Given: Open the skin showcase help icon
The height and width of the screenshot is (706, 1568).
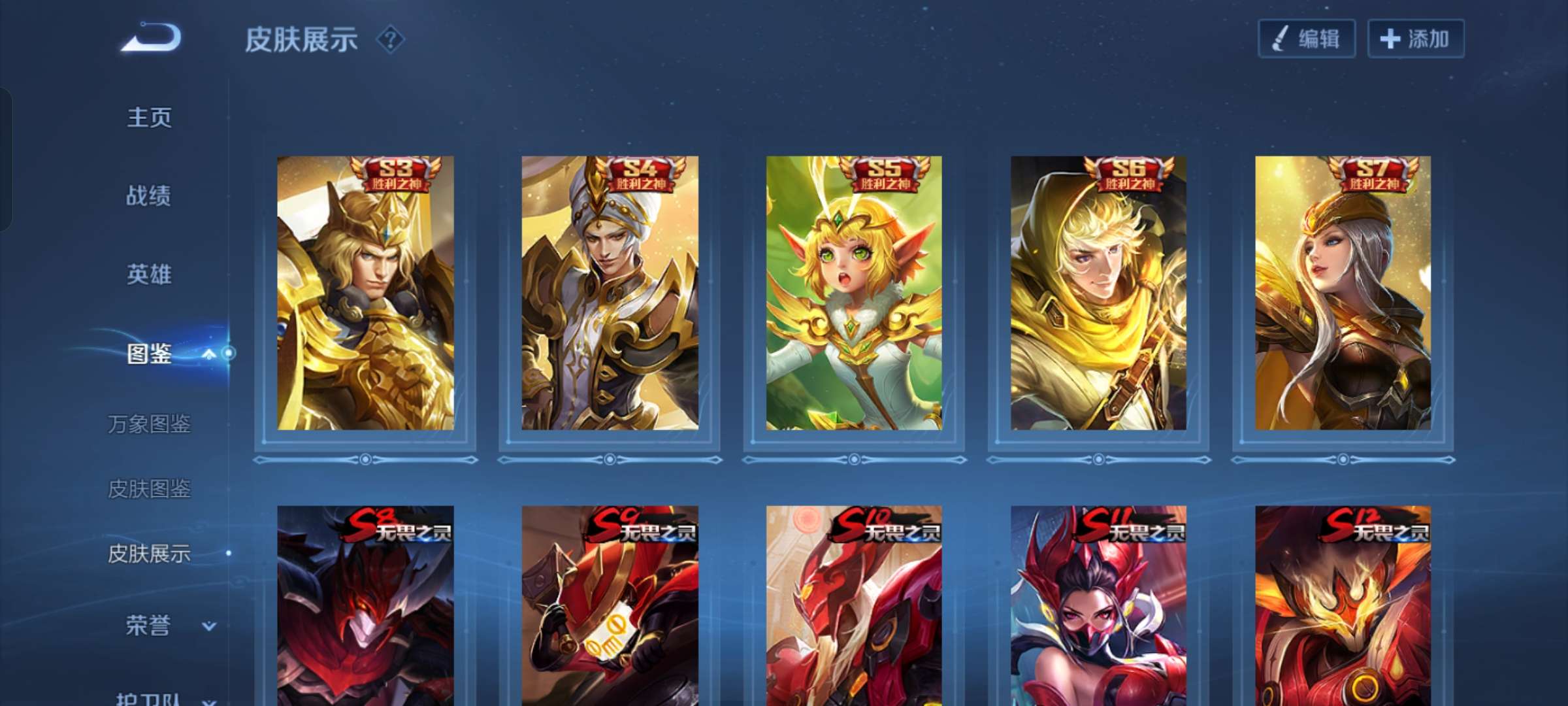Looking at the screenshot, I should tap(391, 40).
